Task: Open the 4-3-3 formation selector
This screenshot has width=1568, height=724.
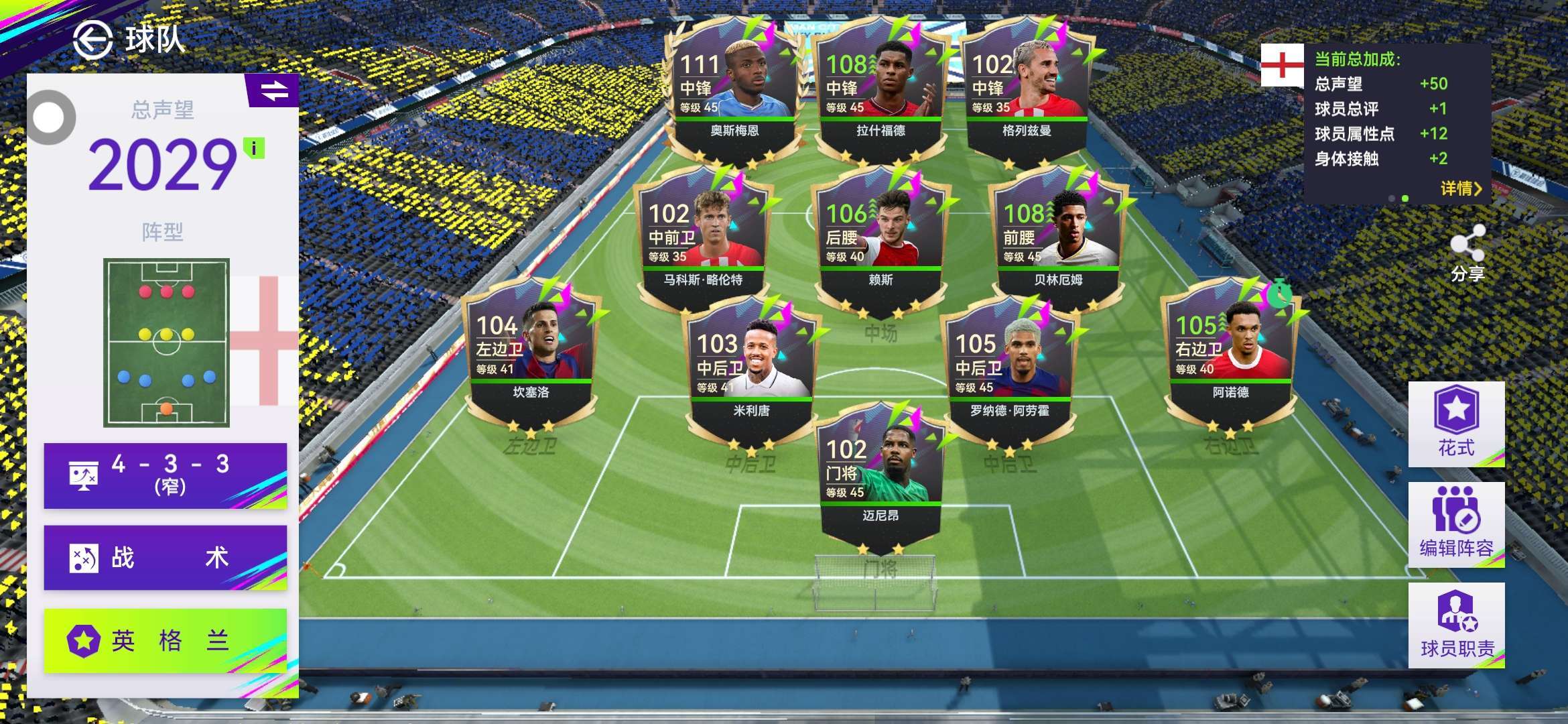Action: (166, 475)
